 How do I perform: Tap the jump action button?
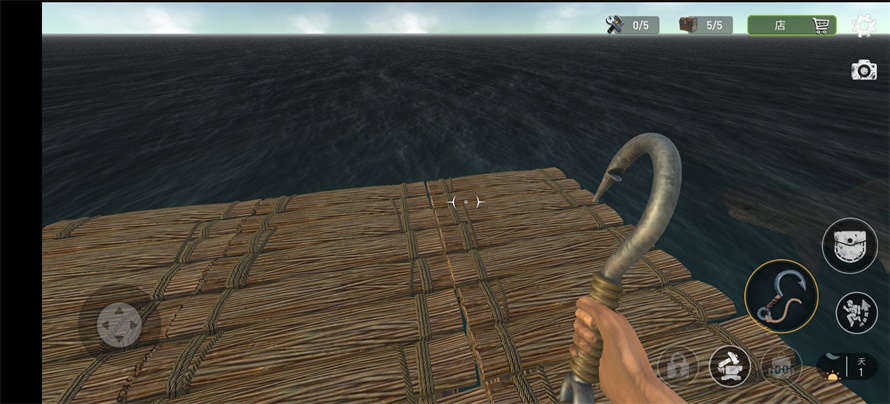pos(856,312)
